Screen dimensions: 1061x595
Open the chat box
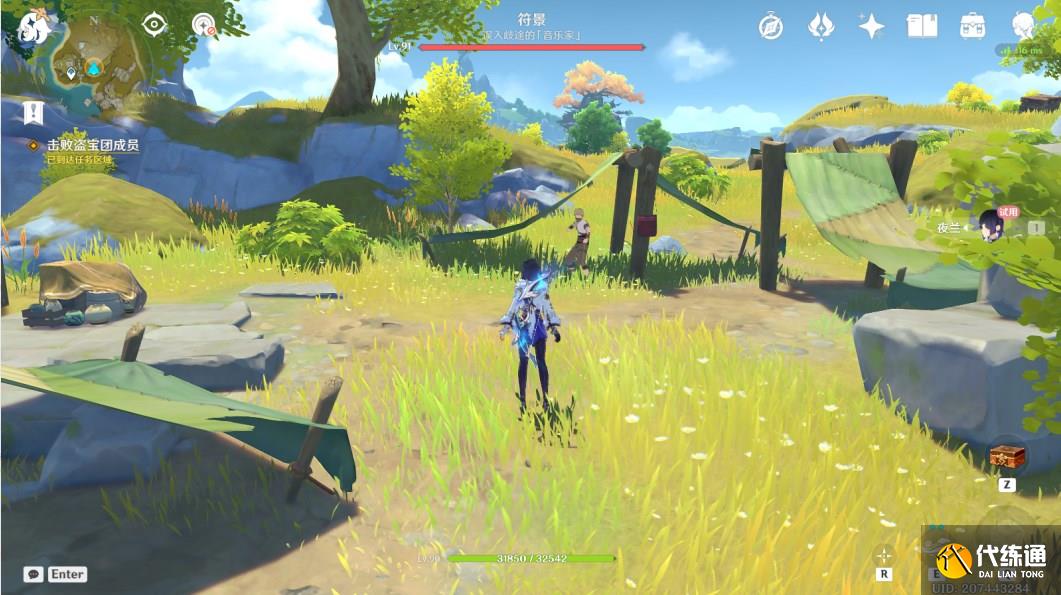34,574
